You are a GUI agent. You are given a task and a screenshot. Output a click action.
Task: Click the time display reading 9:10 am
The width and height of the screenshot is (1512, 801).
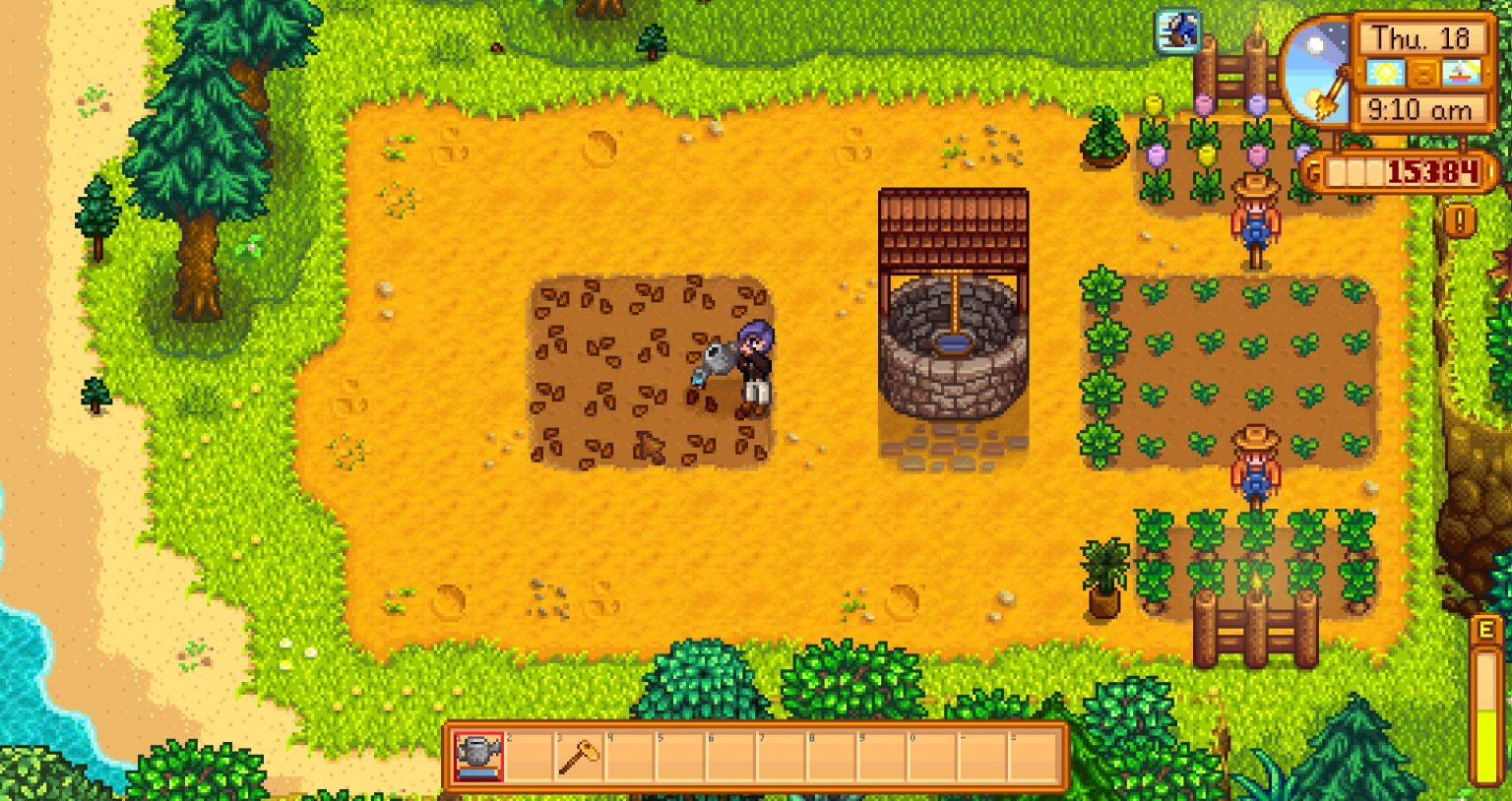(x=1421, y=108)
